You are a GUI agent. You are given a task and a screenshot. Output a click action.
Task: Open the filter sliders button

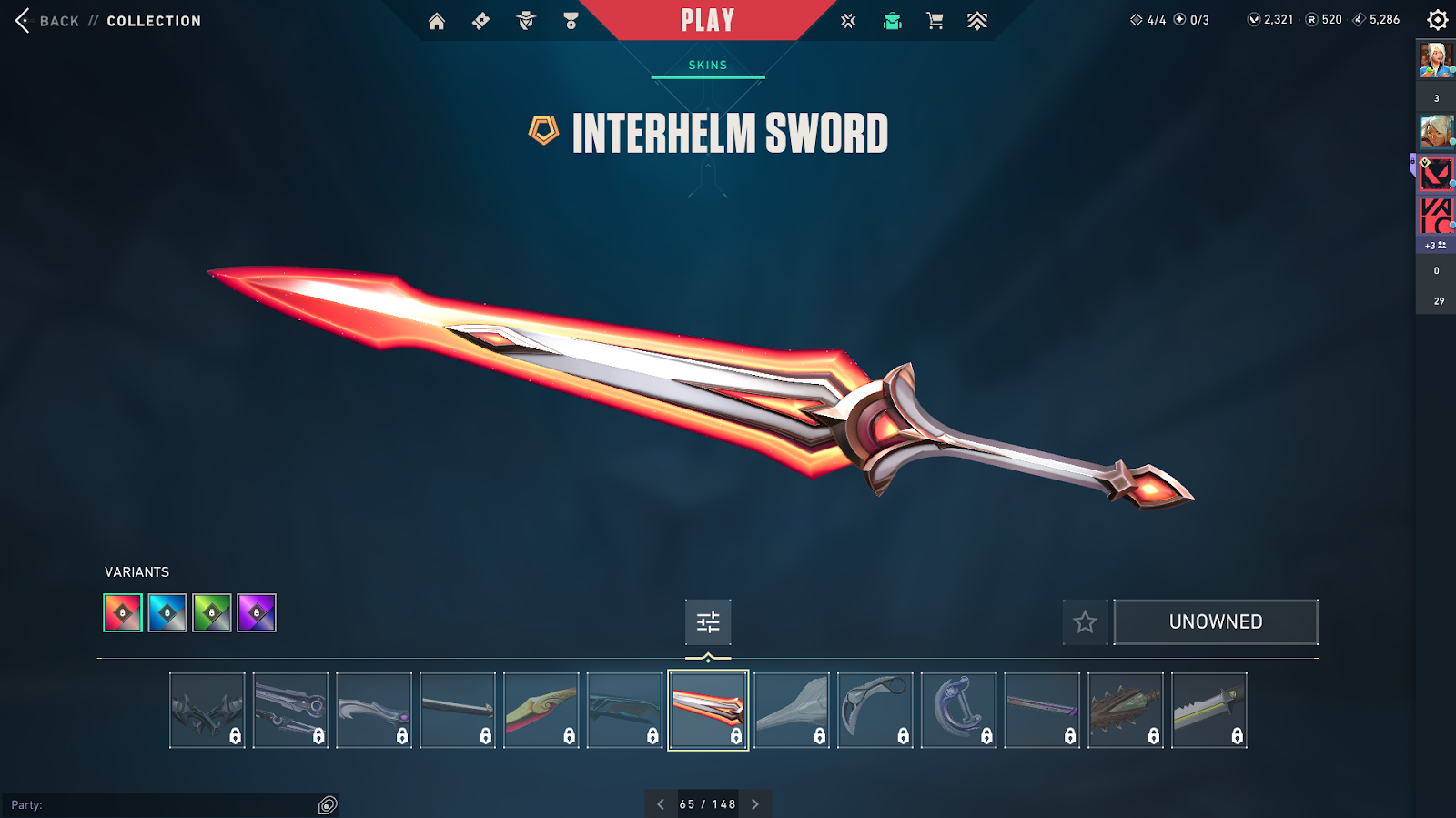click(x=708, y=622)
